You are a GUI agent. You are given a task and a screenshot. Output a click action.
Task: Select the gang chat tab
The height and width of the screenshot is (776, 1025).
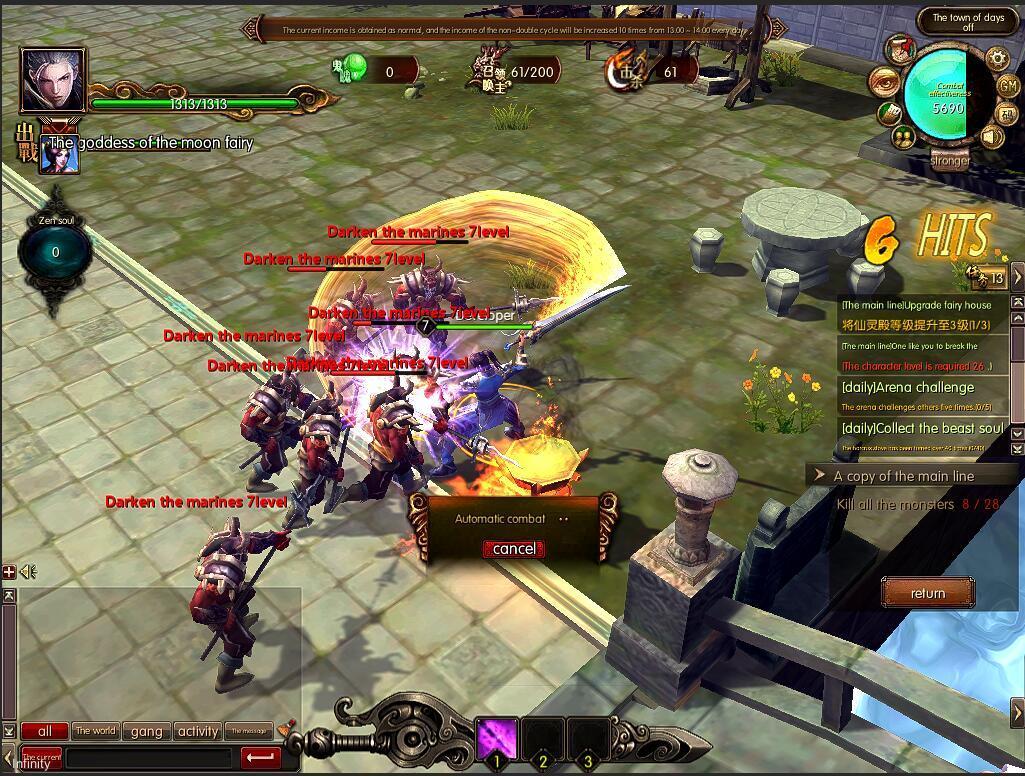pos(146,731)
